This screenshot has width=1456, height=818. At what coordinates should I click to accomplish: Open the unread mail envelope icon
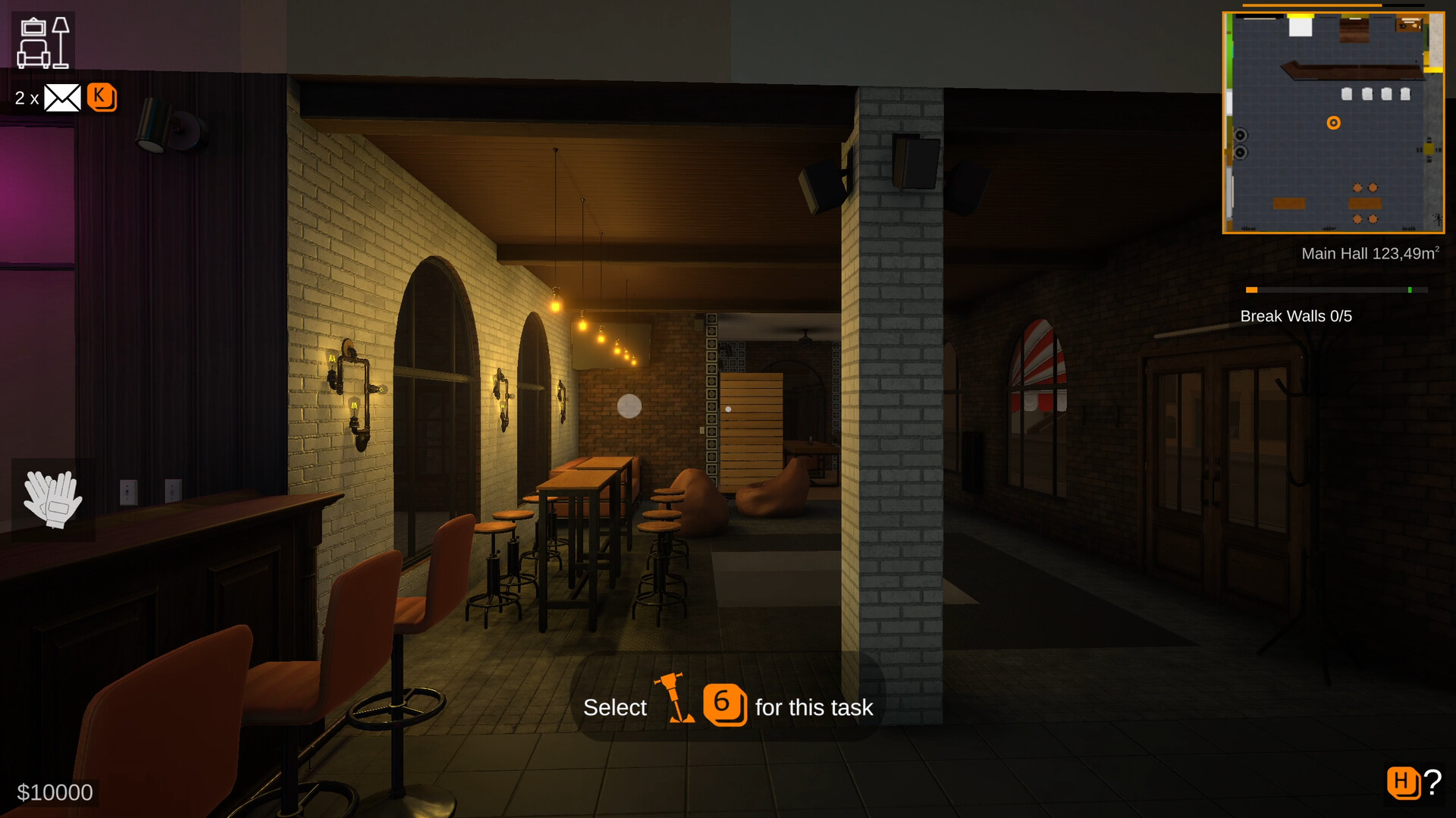[x=62, y=97]
